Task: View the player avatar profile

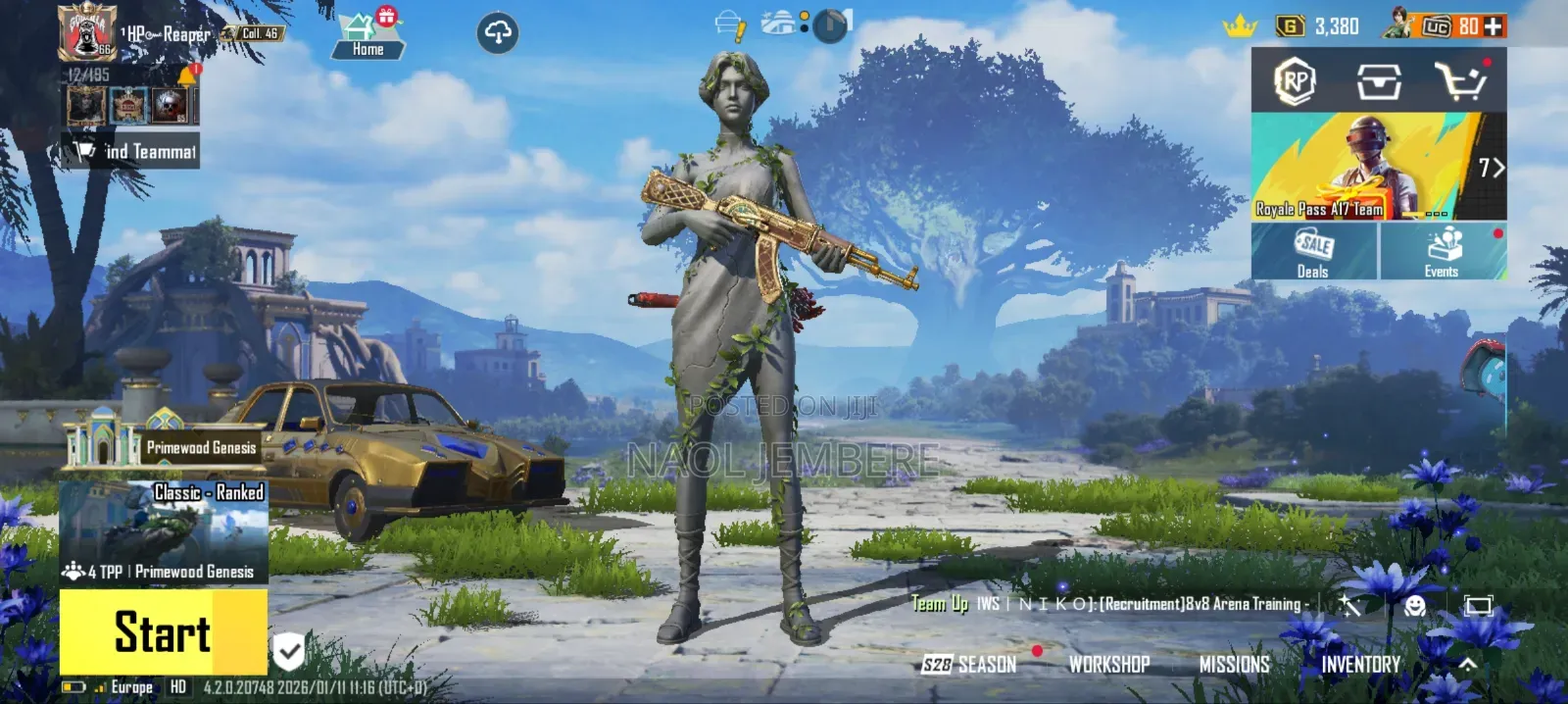Action: click(x=87, y=32)
